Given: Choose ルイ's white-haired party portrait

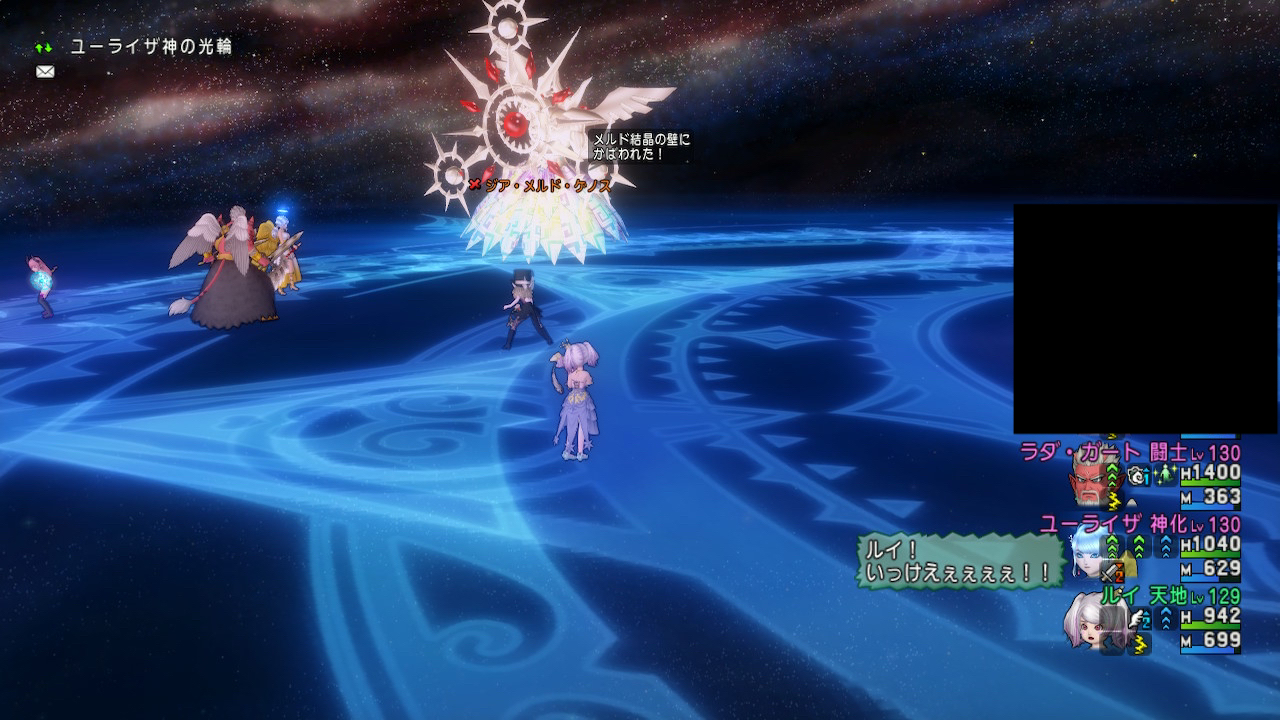Looking at the screenshot, I should (1089, 620).
